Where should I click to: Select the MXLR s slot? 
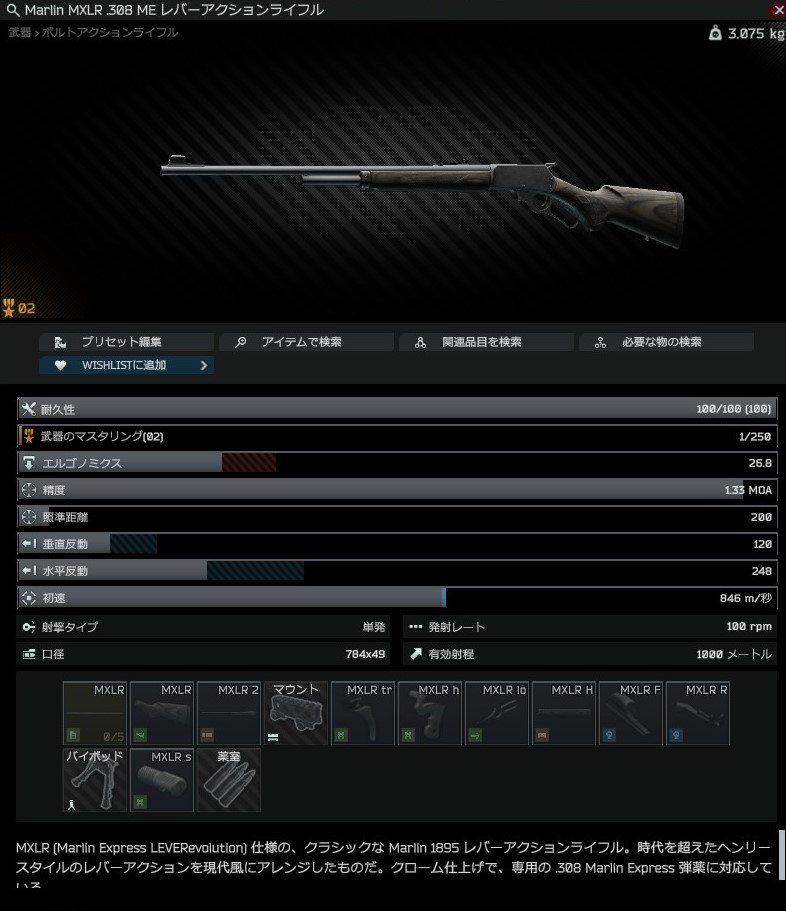162,780
